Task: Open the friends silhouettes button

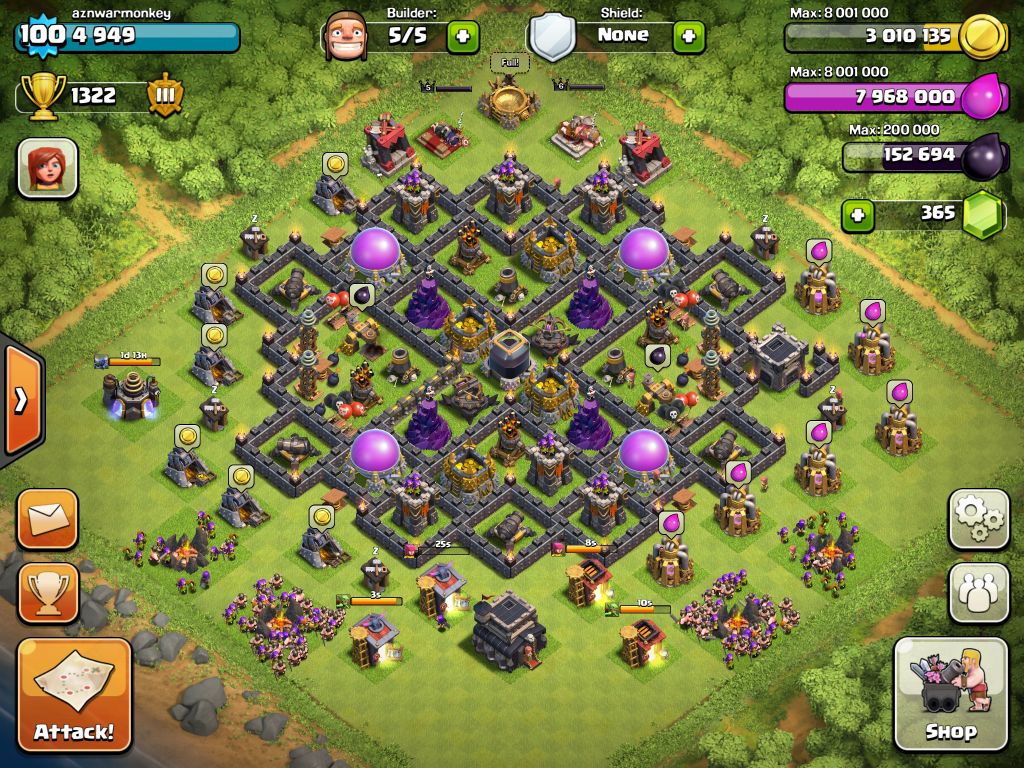Action: tap(978, 592)
